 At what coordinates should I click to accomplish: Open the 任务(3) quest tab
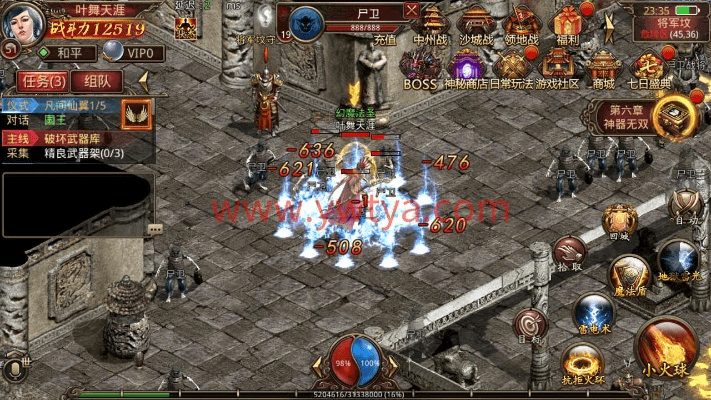point(43,80)
